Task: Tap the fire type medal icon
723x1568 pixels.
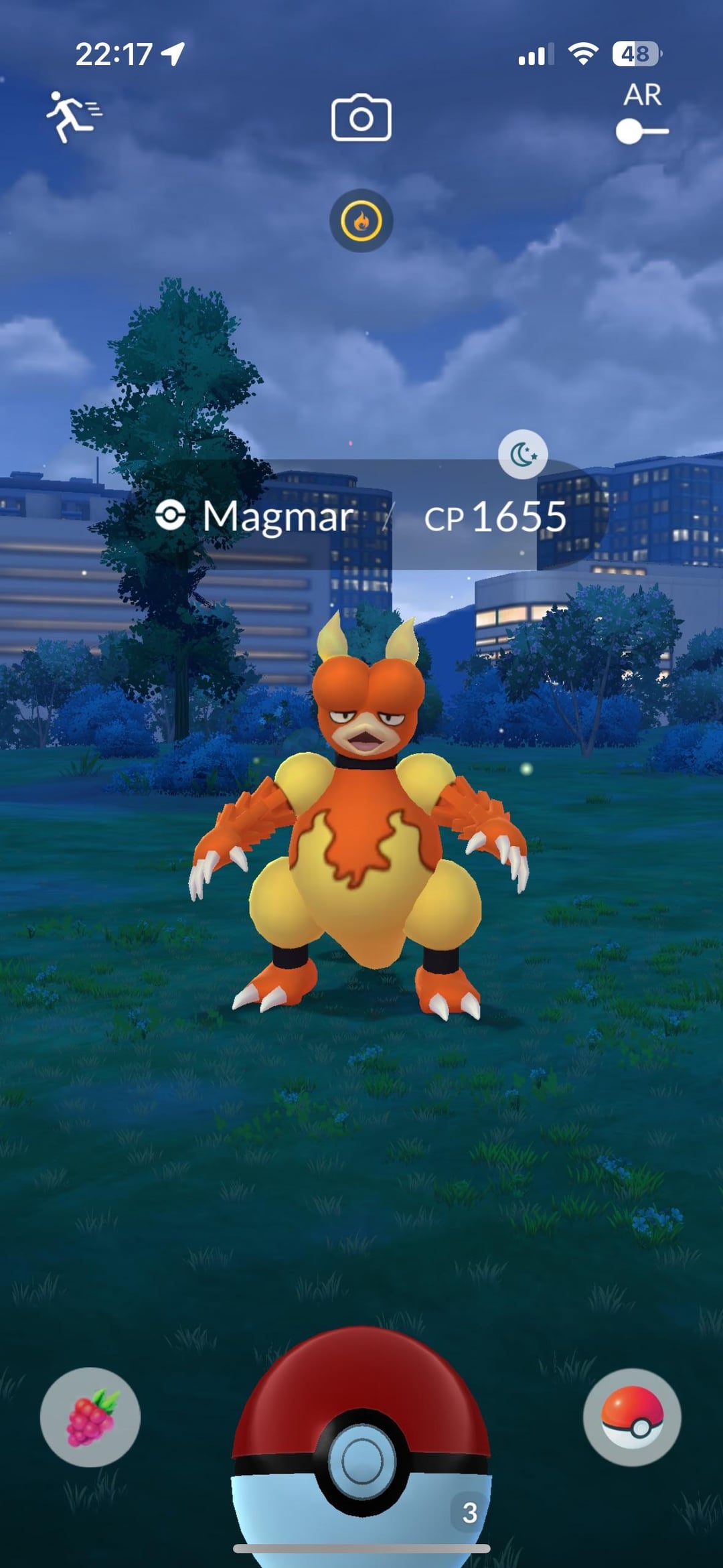Action: click(x=361, y=221)
